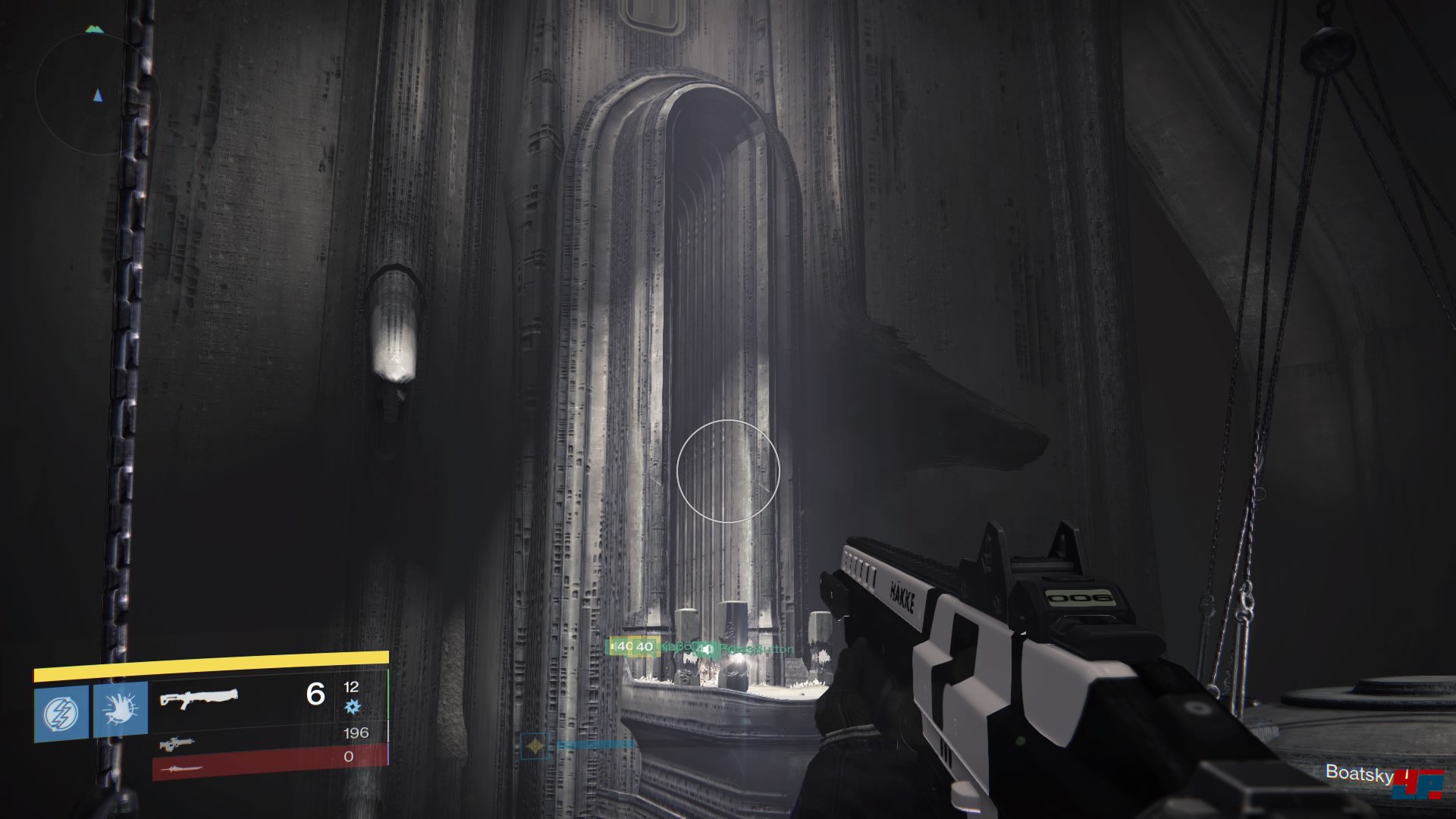The image size is (1456, 819).
Task: Click the circular radar in the corner
Action: click(97, 95)
